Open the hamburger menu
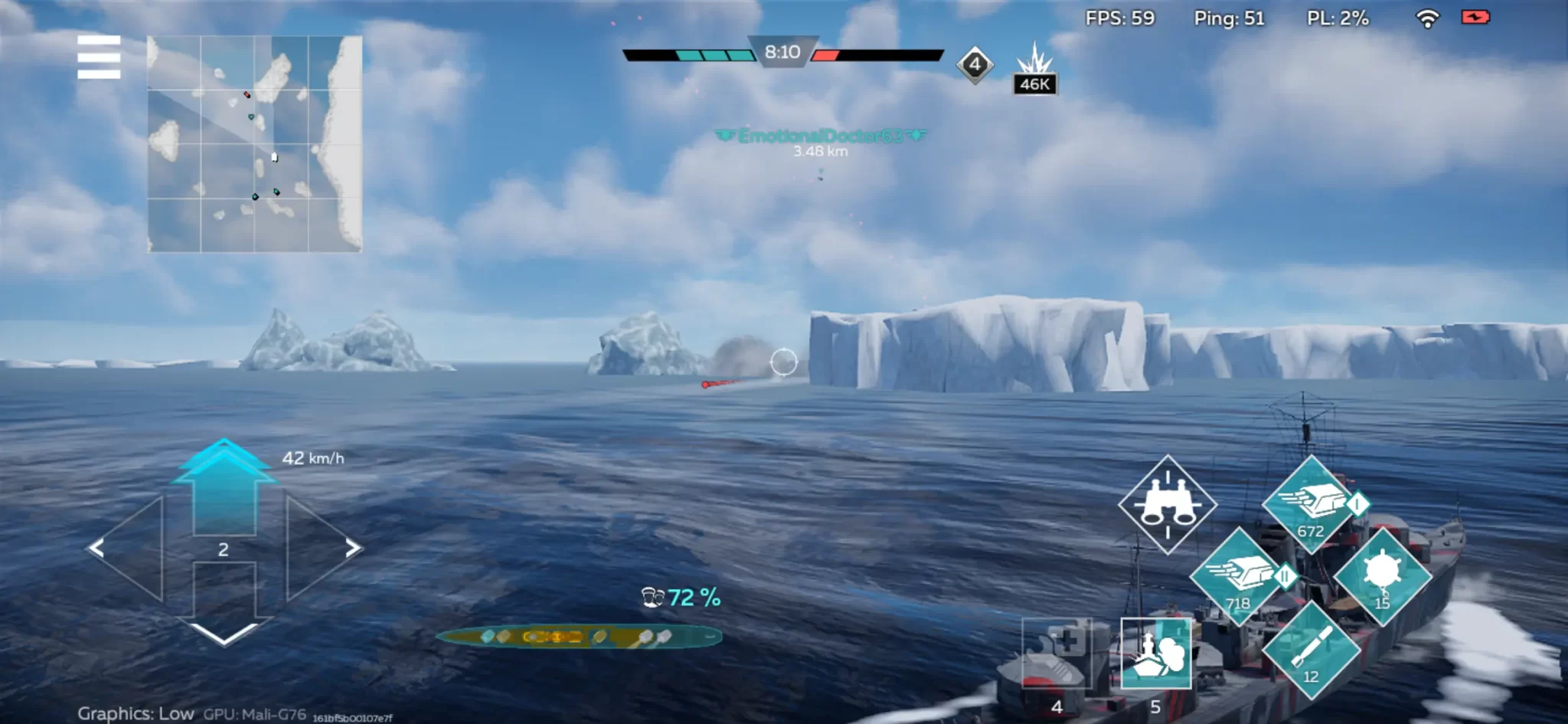Screen dimensions: 1568x724 coord(99,57)
